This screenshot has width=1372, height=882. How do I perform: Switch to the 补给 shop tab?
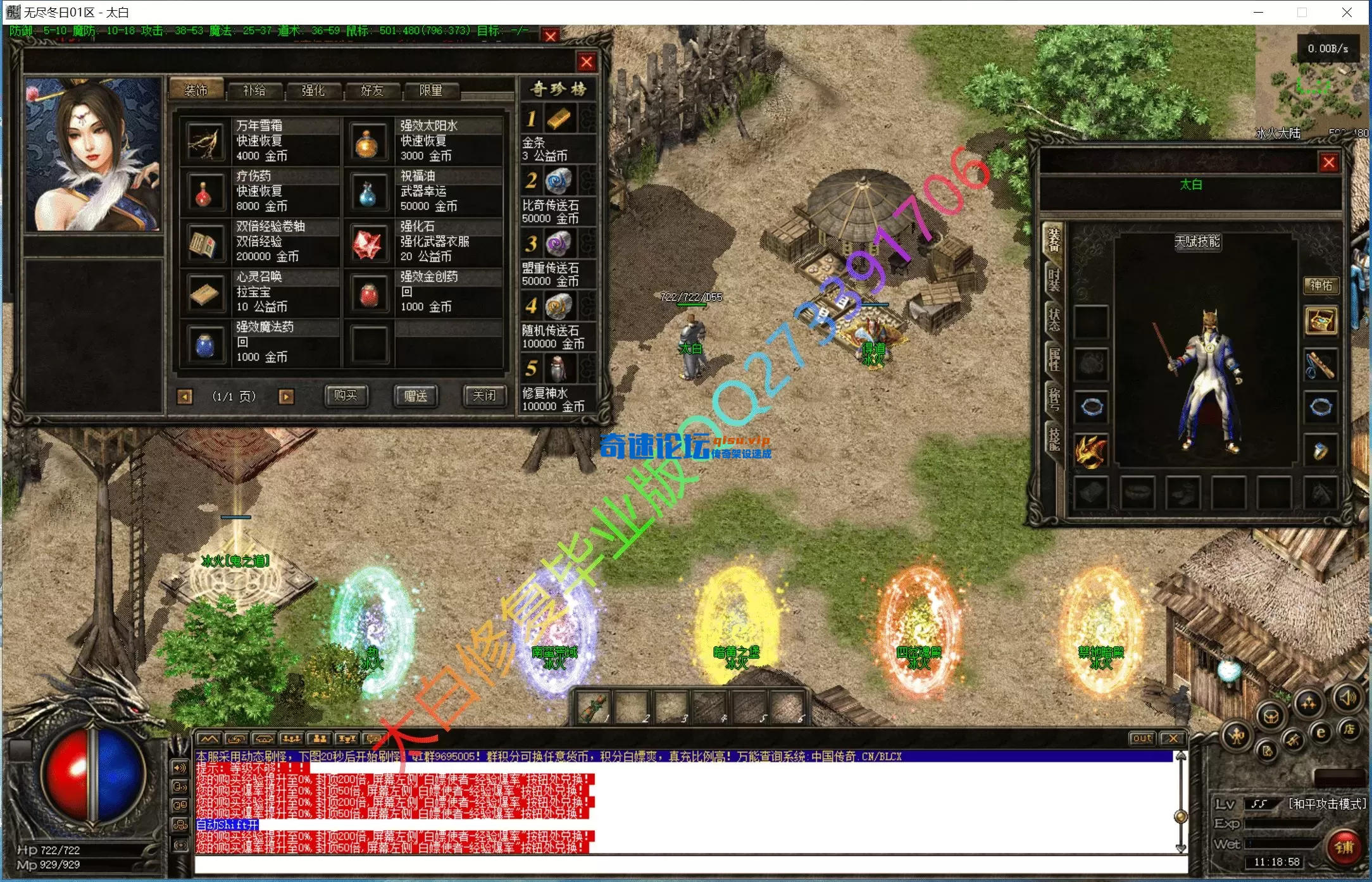pos(254,90)
